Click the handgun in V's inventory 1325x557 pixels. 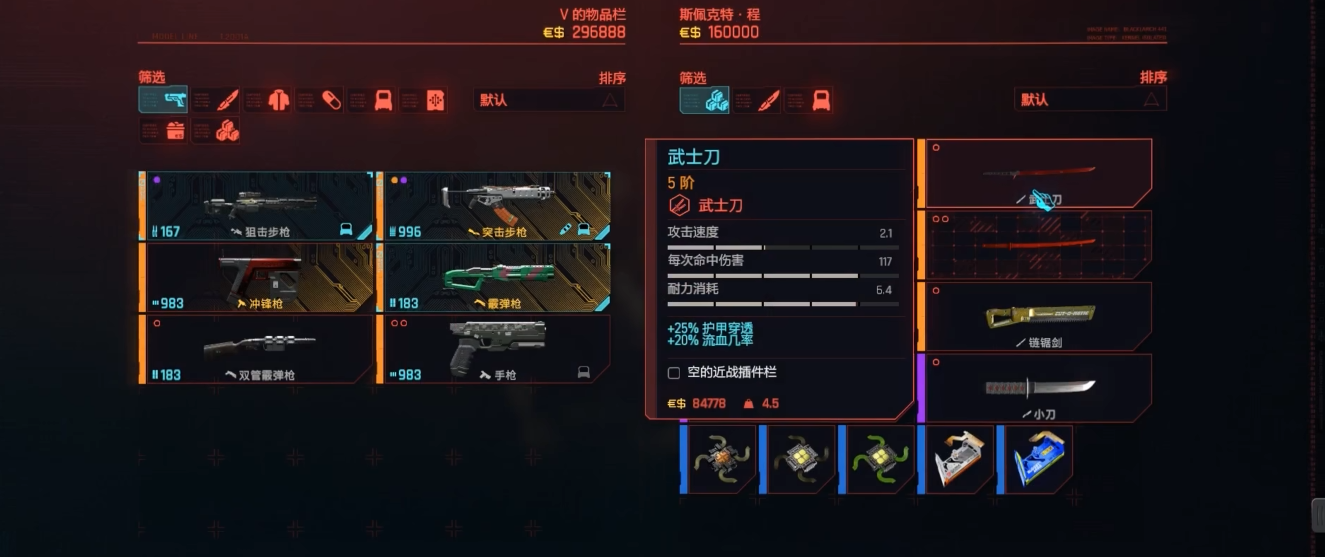click(x=494, y=349)
